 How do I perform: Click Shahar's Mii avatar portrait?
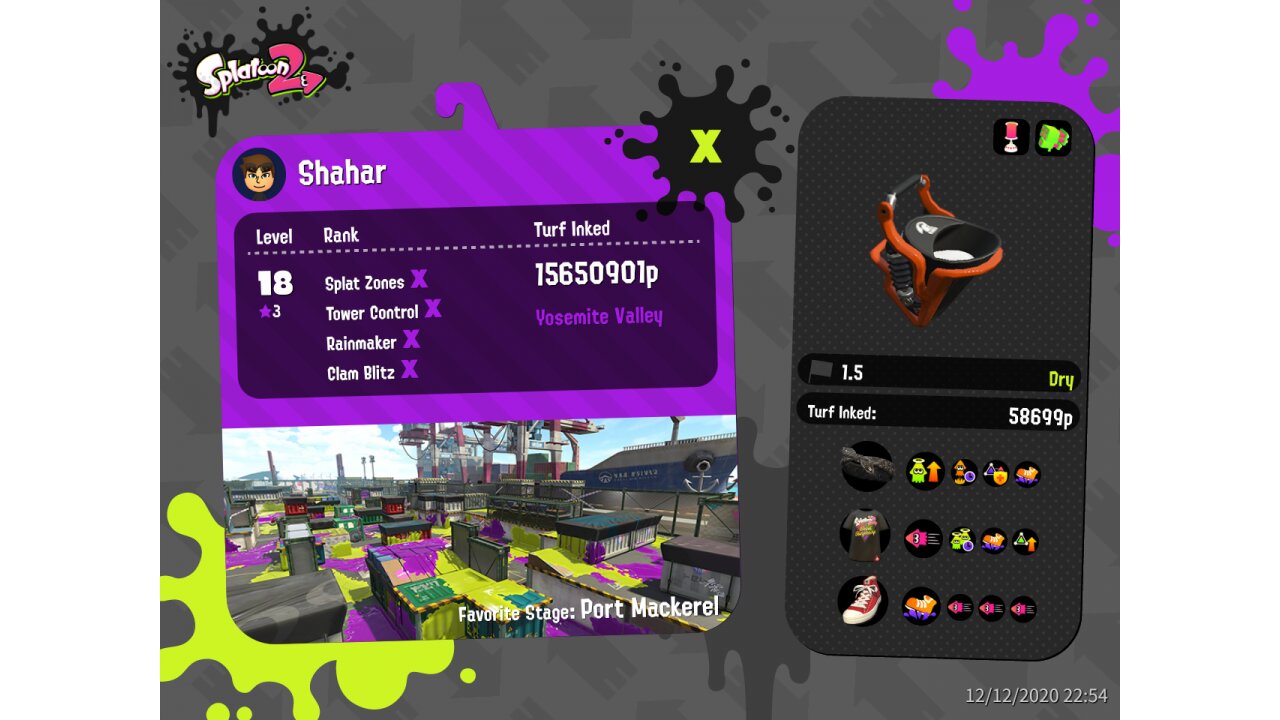point(259,174)
